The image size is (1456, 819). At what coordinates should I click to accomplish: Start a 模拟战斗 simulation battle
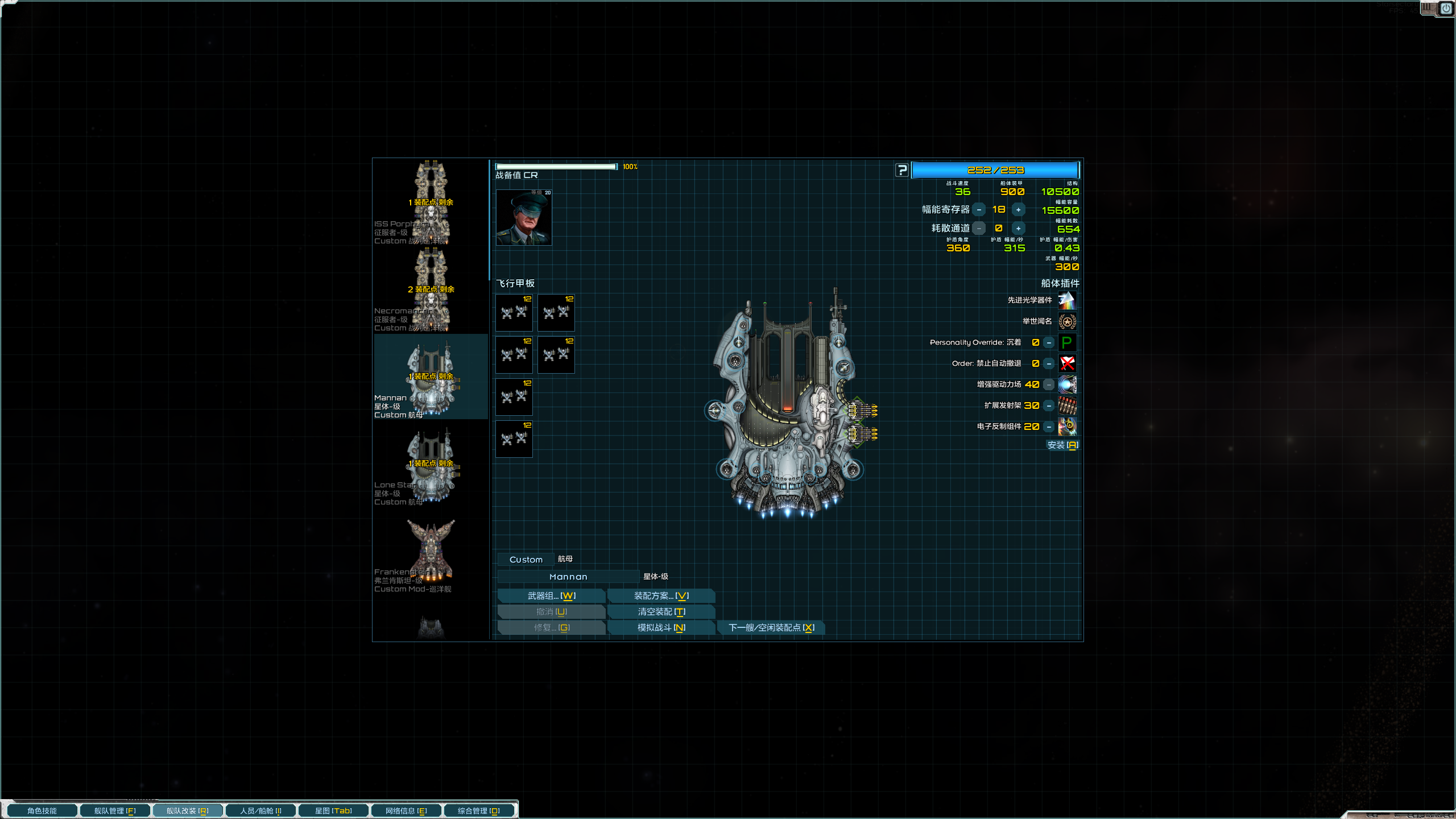(x=661, y=627)
